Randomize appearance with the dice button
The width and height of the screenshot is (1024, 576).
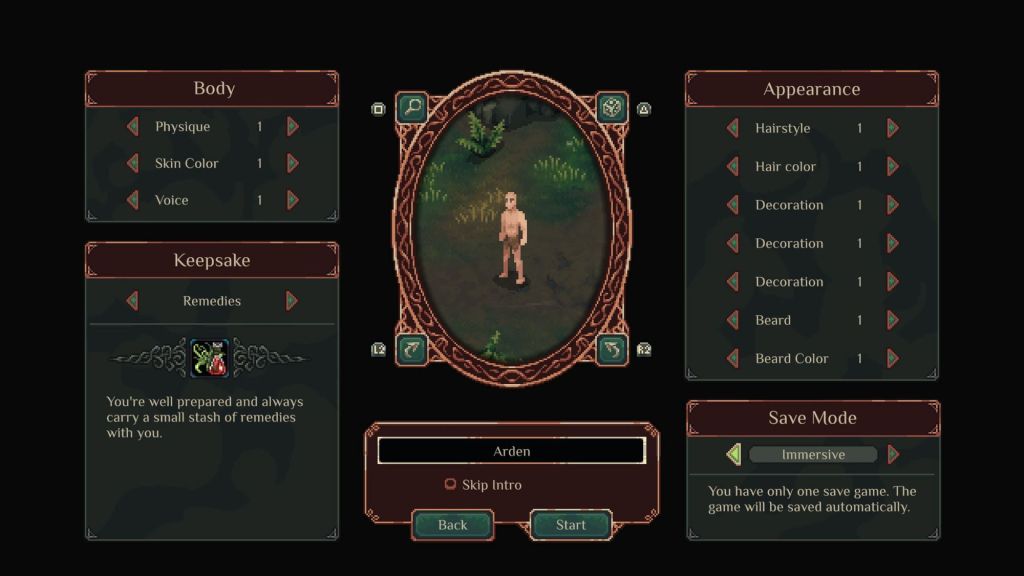(612, 107)
